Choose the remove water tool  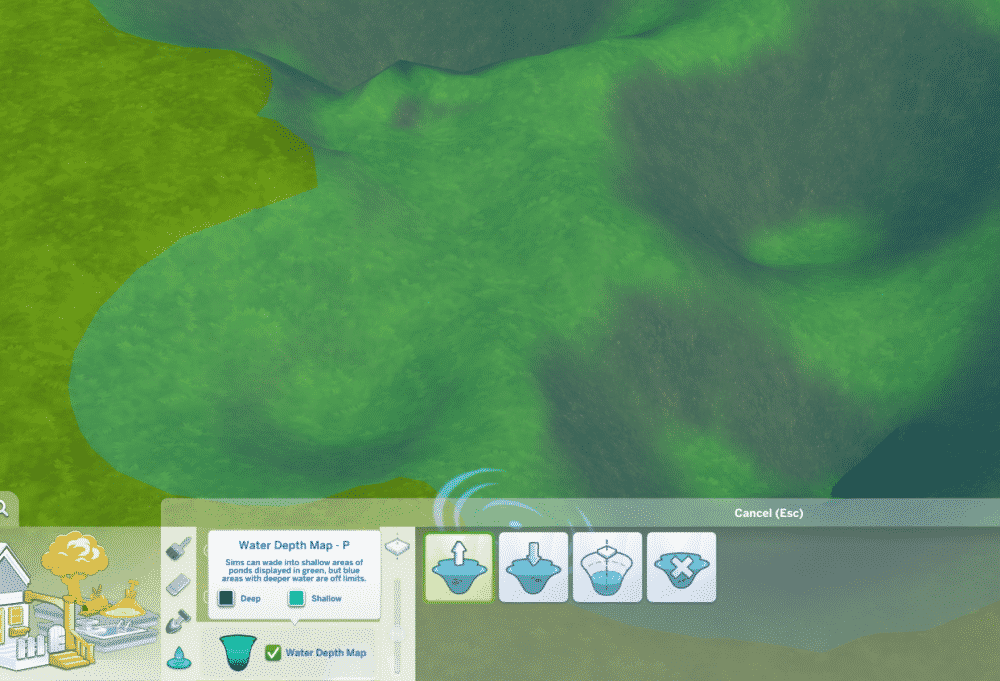681,567
